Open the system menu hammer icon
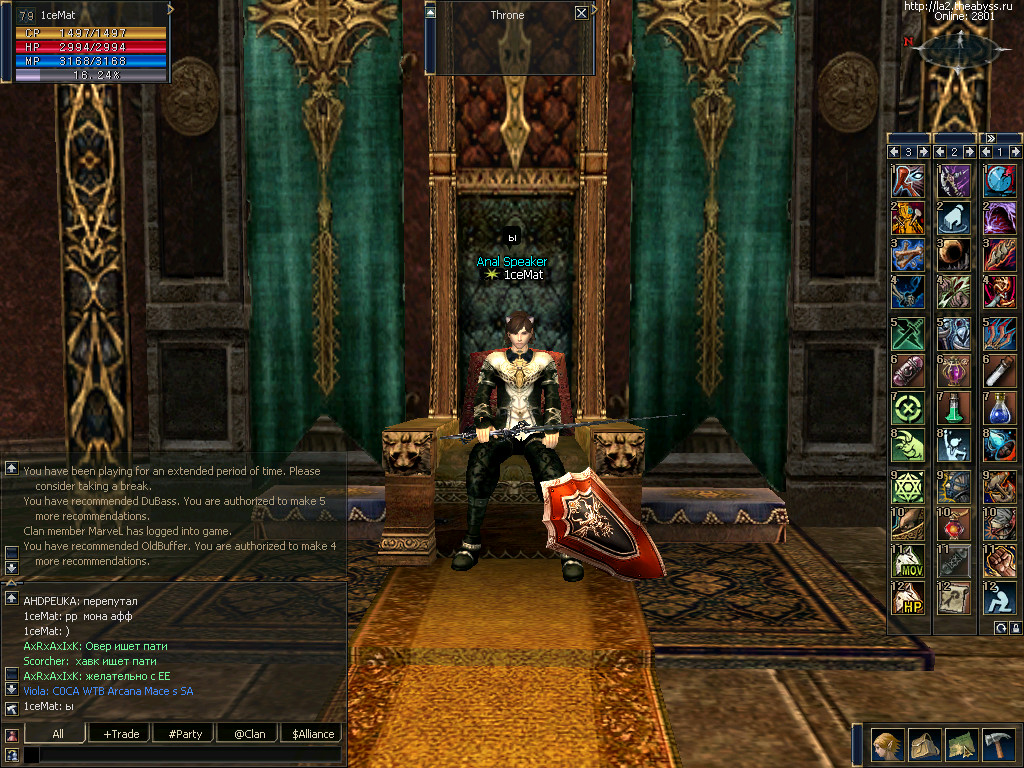 [999, 744]
